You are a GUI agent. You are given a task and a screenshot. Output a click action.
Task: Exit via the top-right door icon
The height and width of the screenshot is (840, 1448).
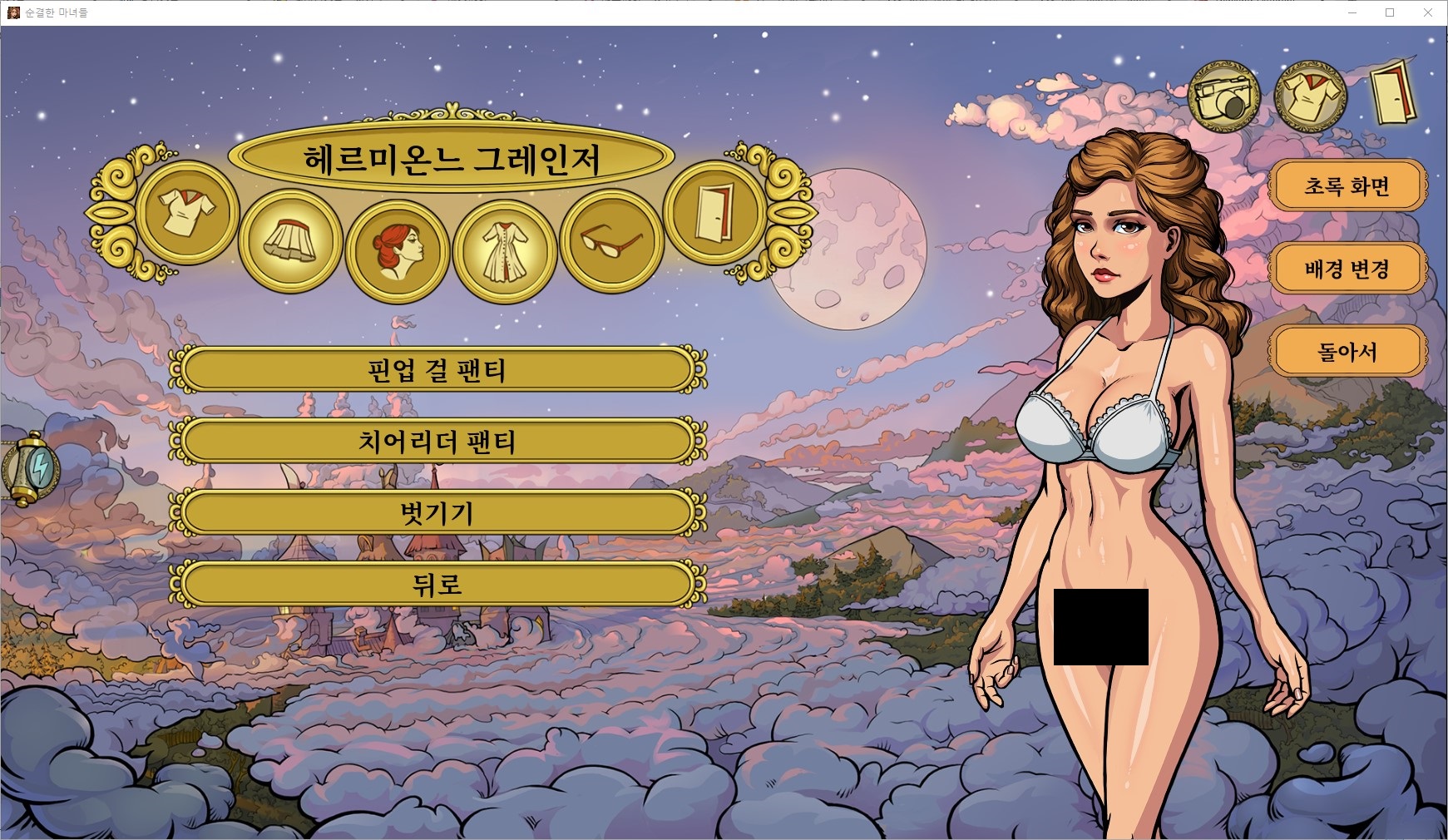1393,93
